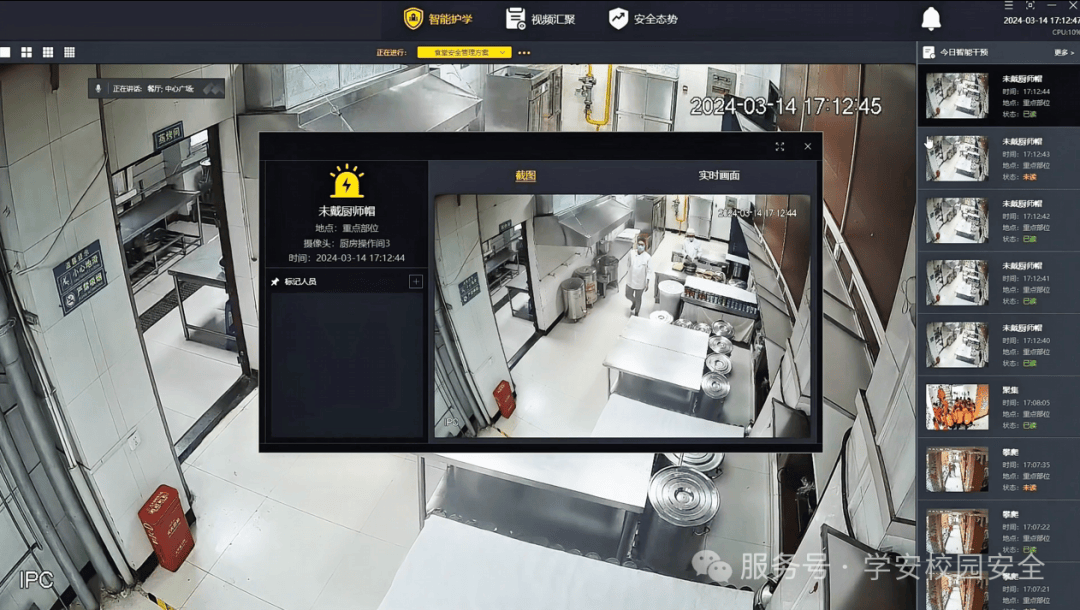Switch to the 实时画面 tab

(718, 176)
